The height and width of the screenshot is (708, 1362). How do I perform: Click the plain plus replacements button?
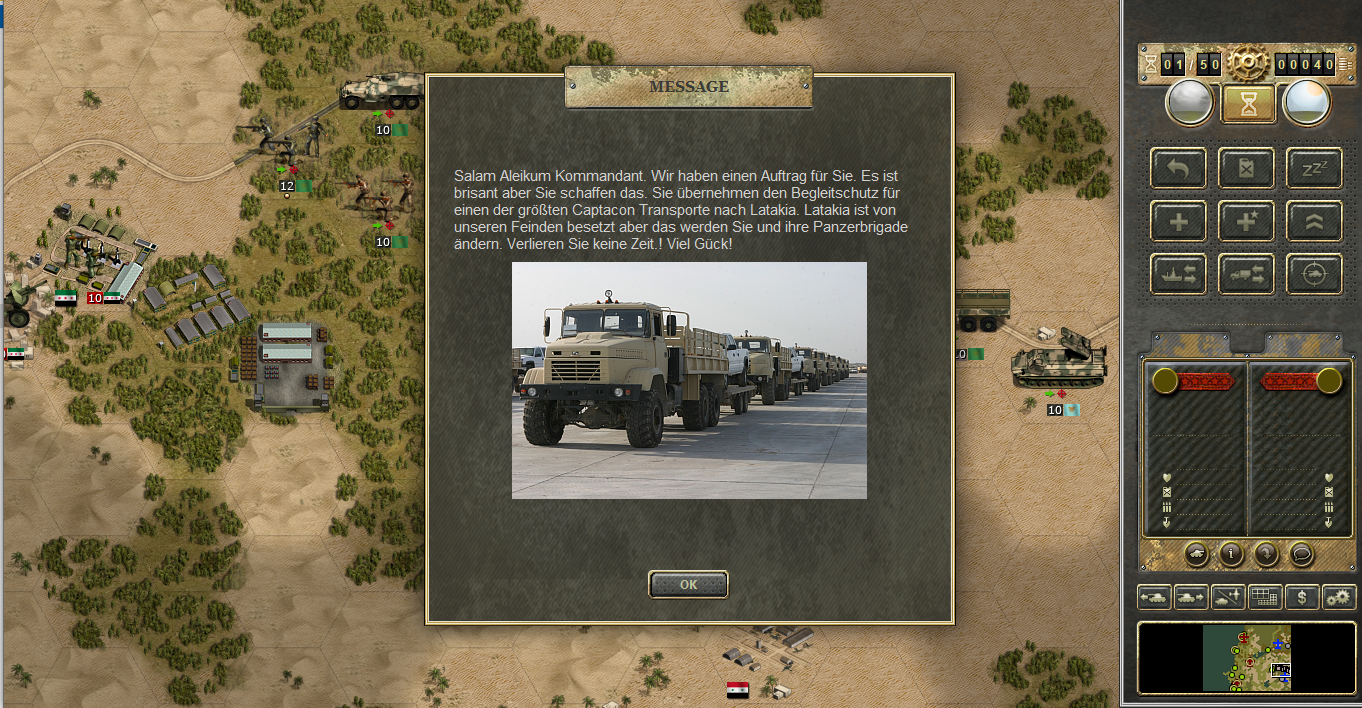(1178, 221)
